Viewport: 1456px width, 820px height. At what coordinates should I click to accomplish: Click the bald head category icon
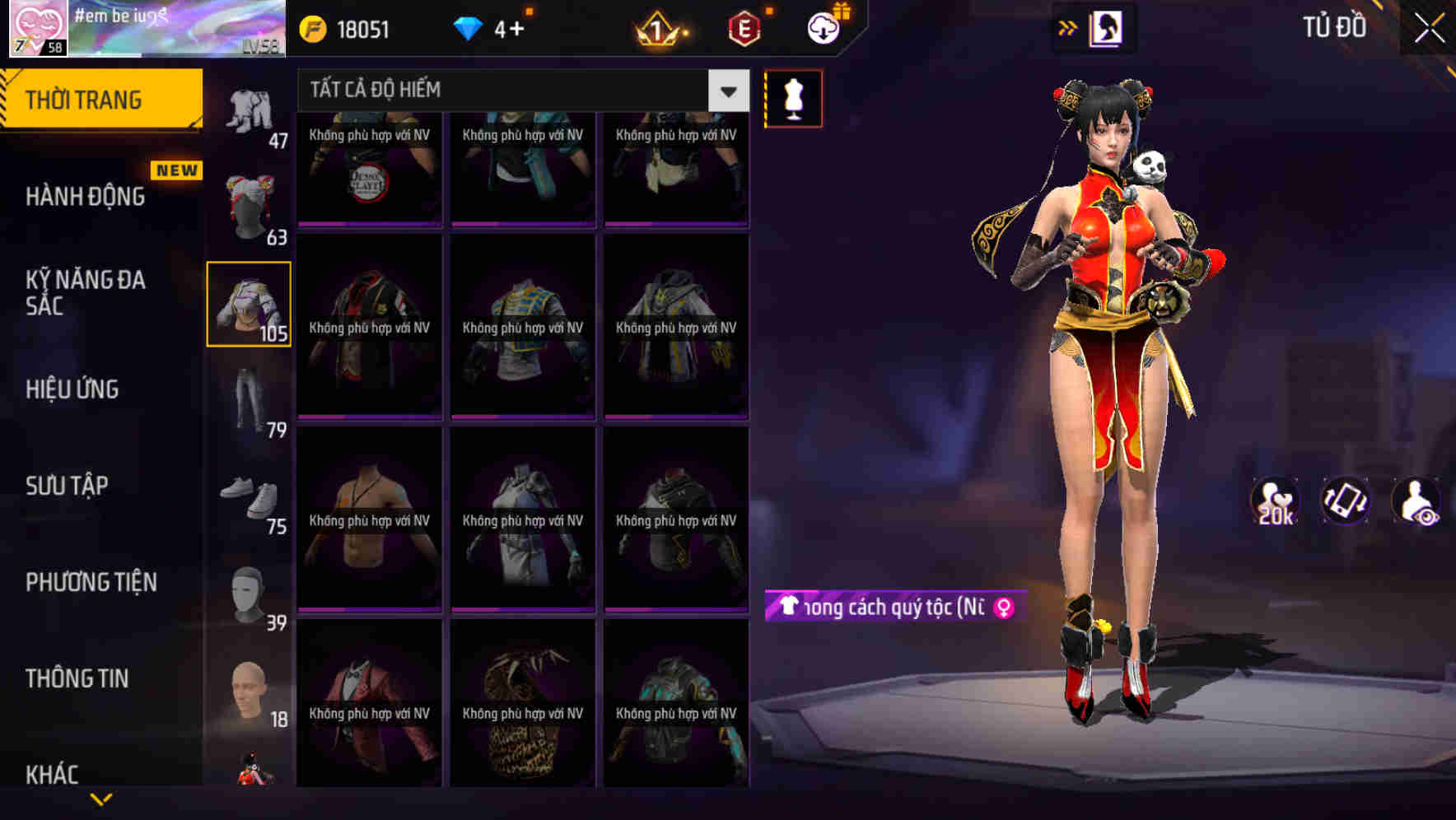[x=247, y=687]
